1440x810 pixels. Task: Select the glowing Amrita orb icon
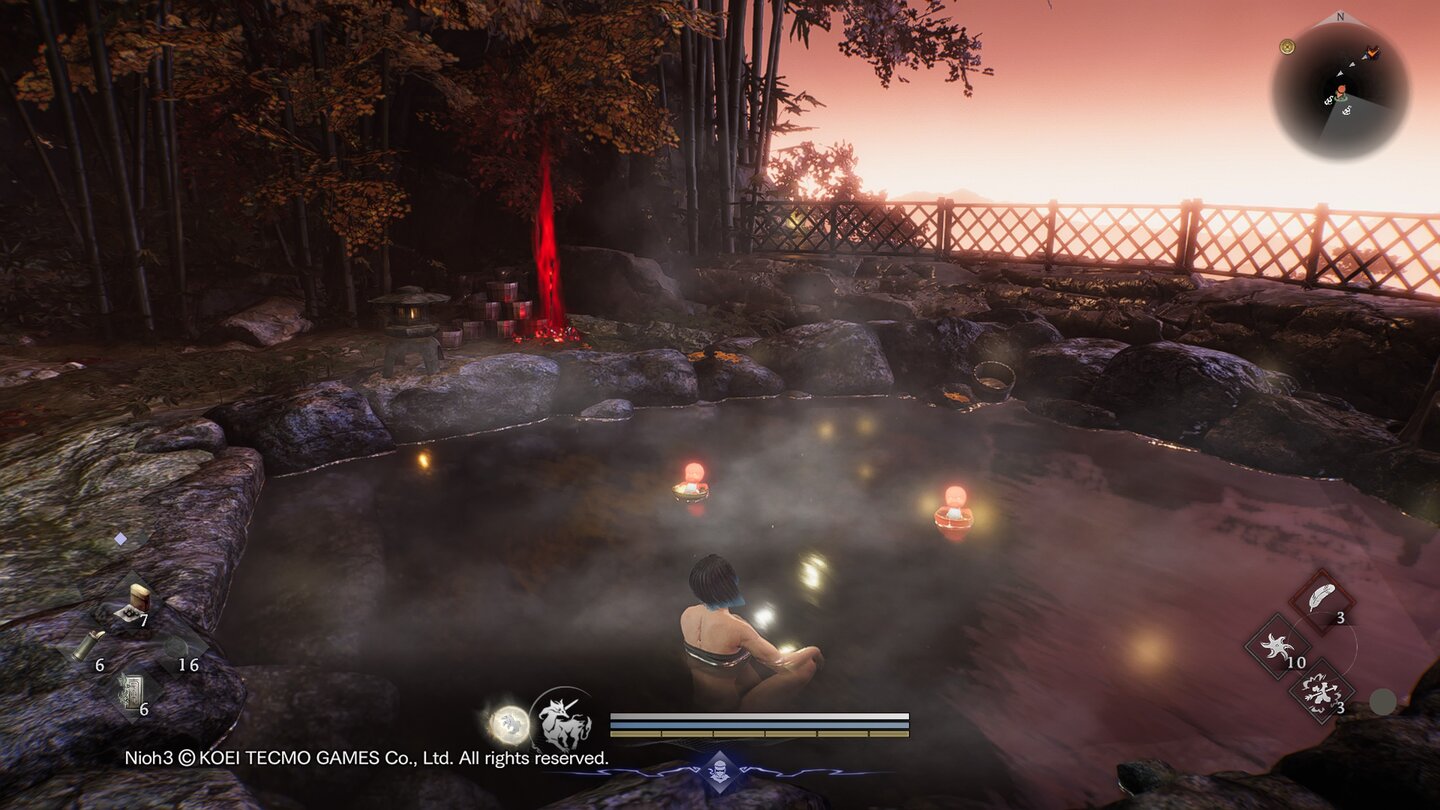point(509,722)
